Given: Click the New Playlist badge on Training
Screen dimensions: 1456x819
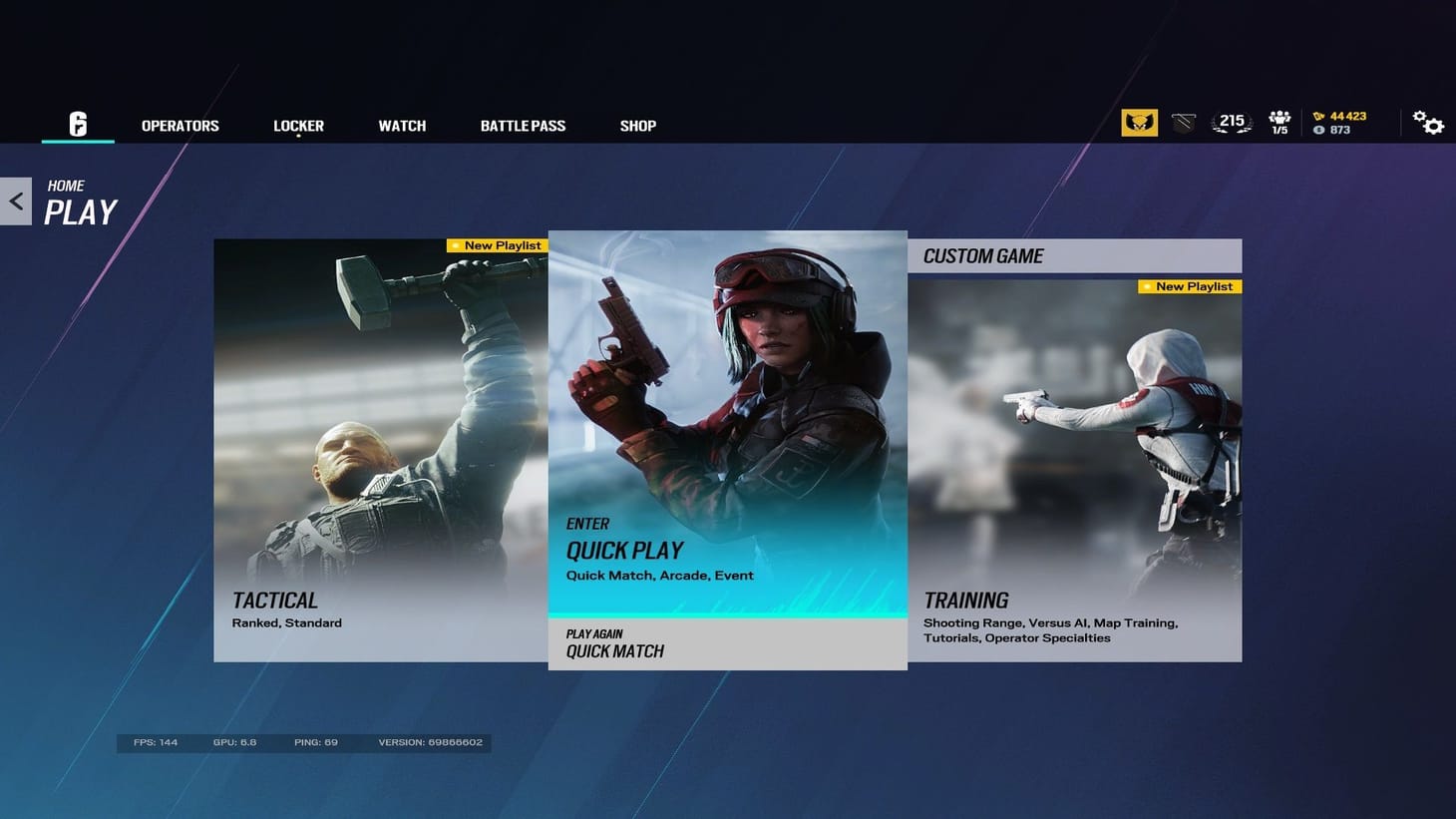Looking at the screenshot, I should tap(1188, 286).
